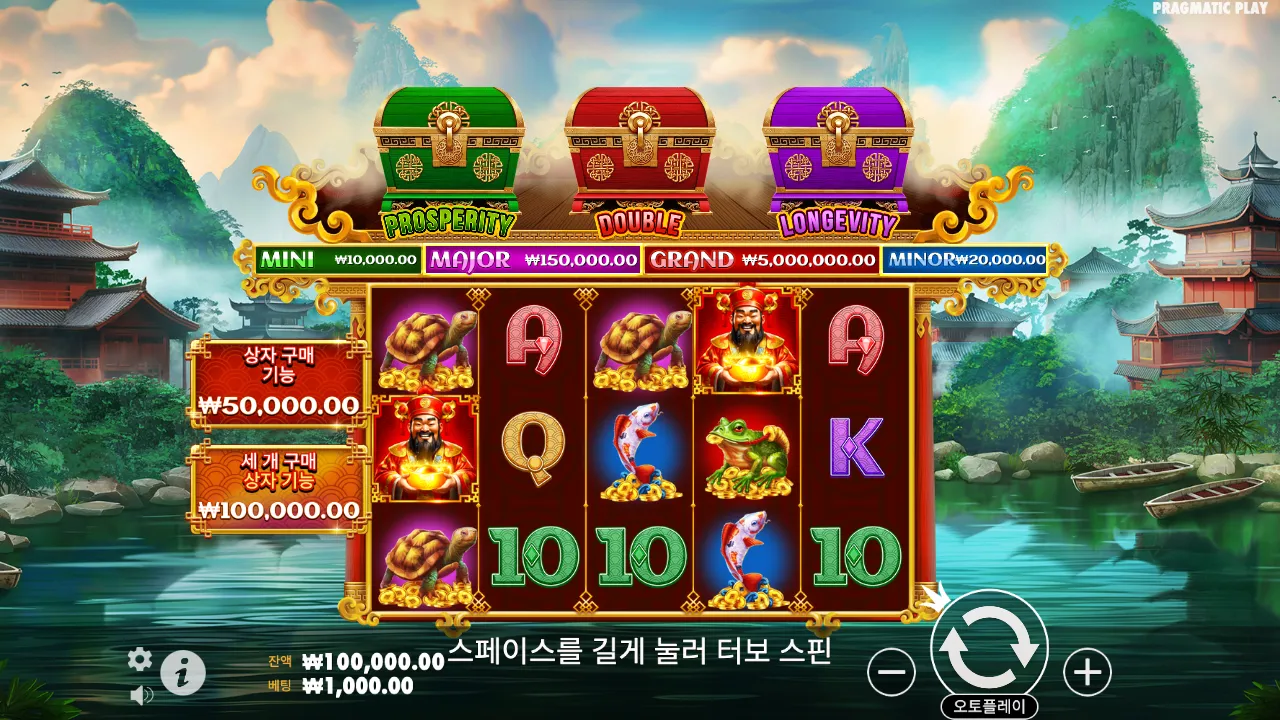Expand the GRAND ₩5,000,000.00 jackpot panel
1280x720 pixels.
(x=760, y=262)
